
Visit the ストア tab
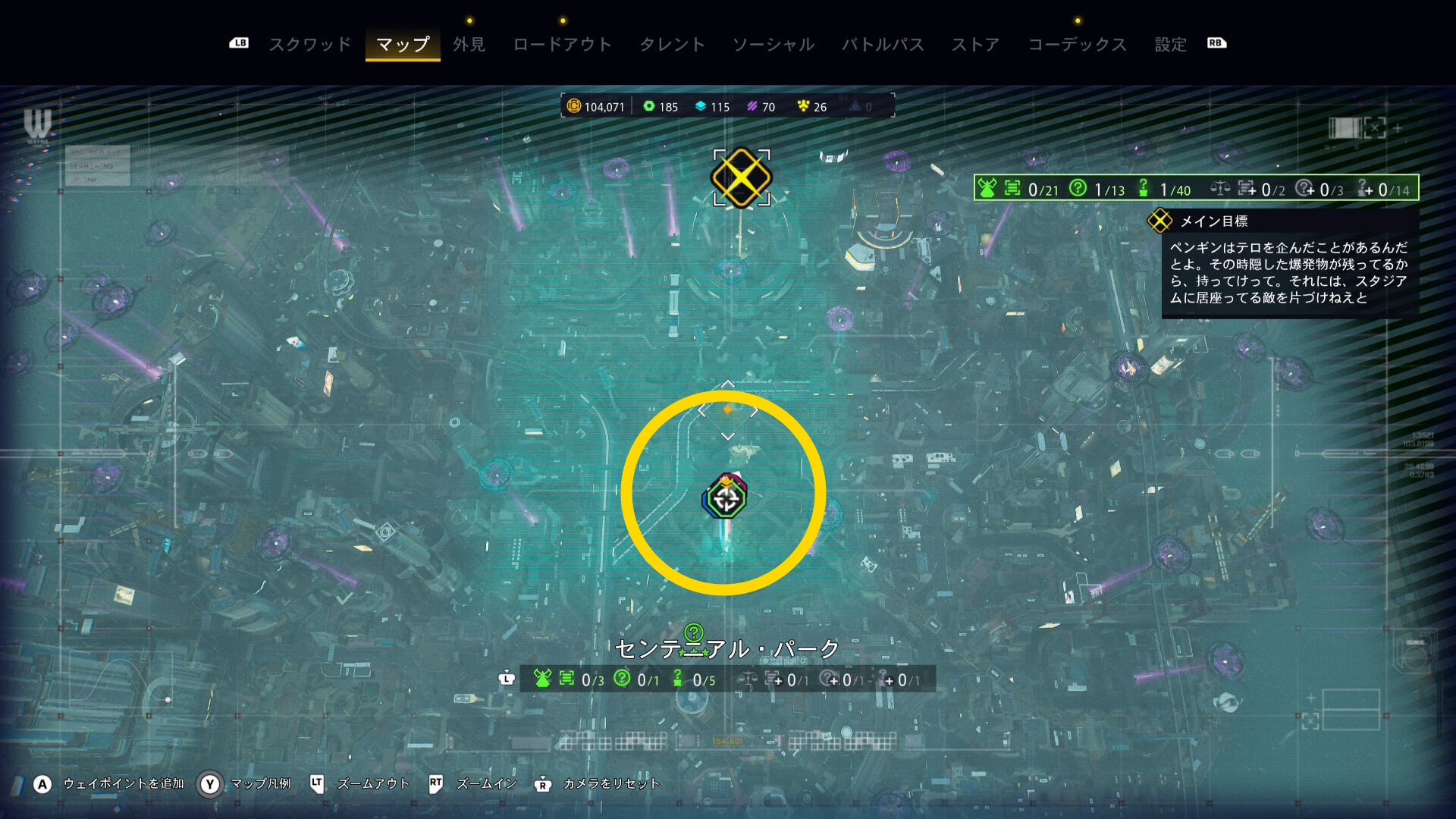point(975,45)
